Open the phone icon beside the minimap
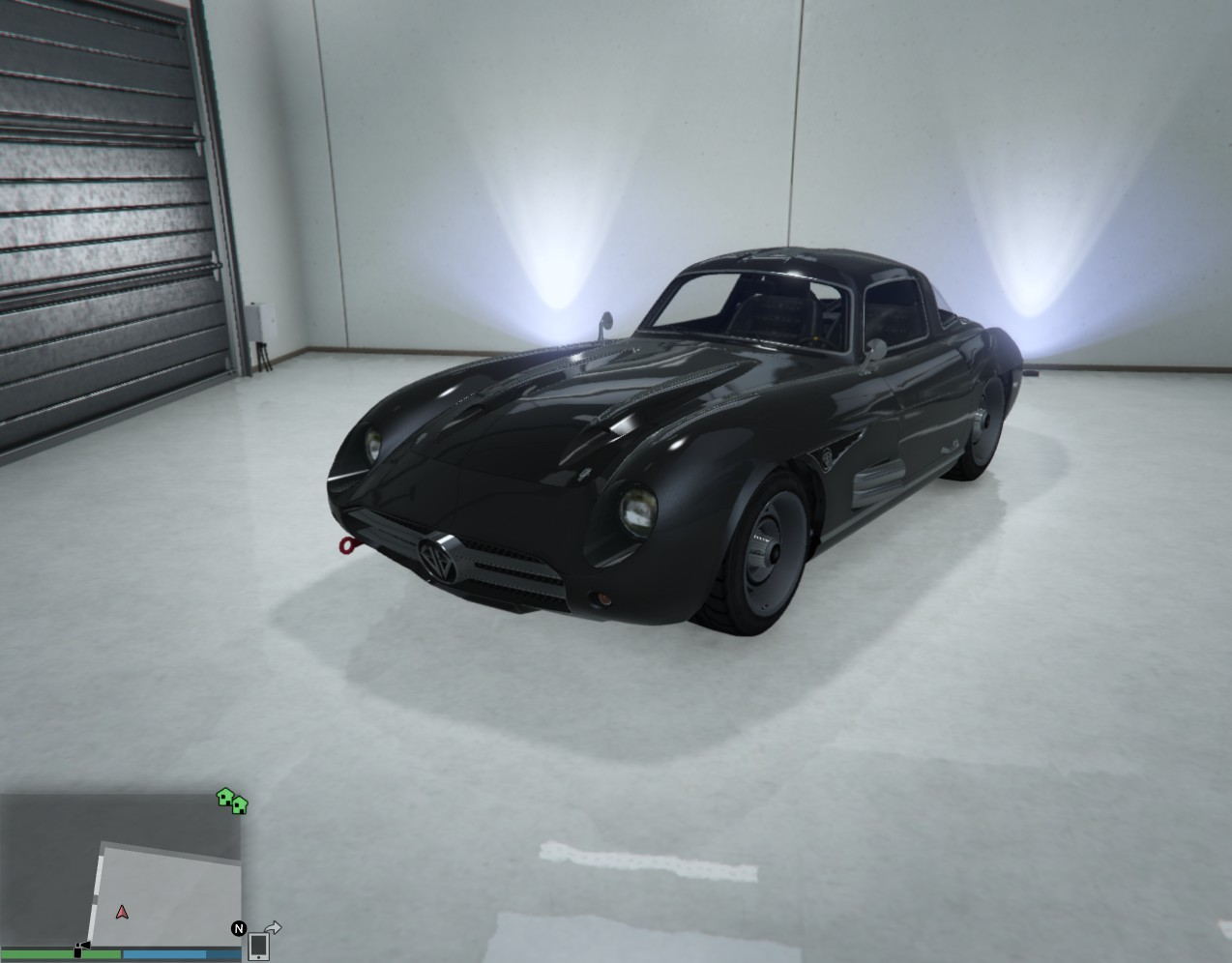 click(258, 945)
